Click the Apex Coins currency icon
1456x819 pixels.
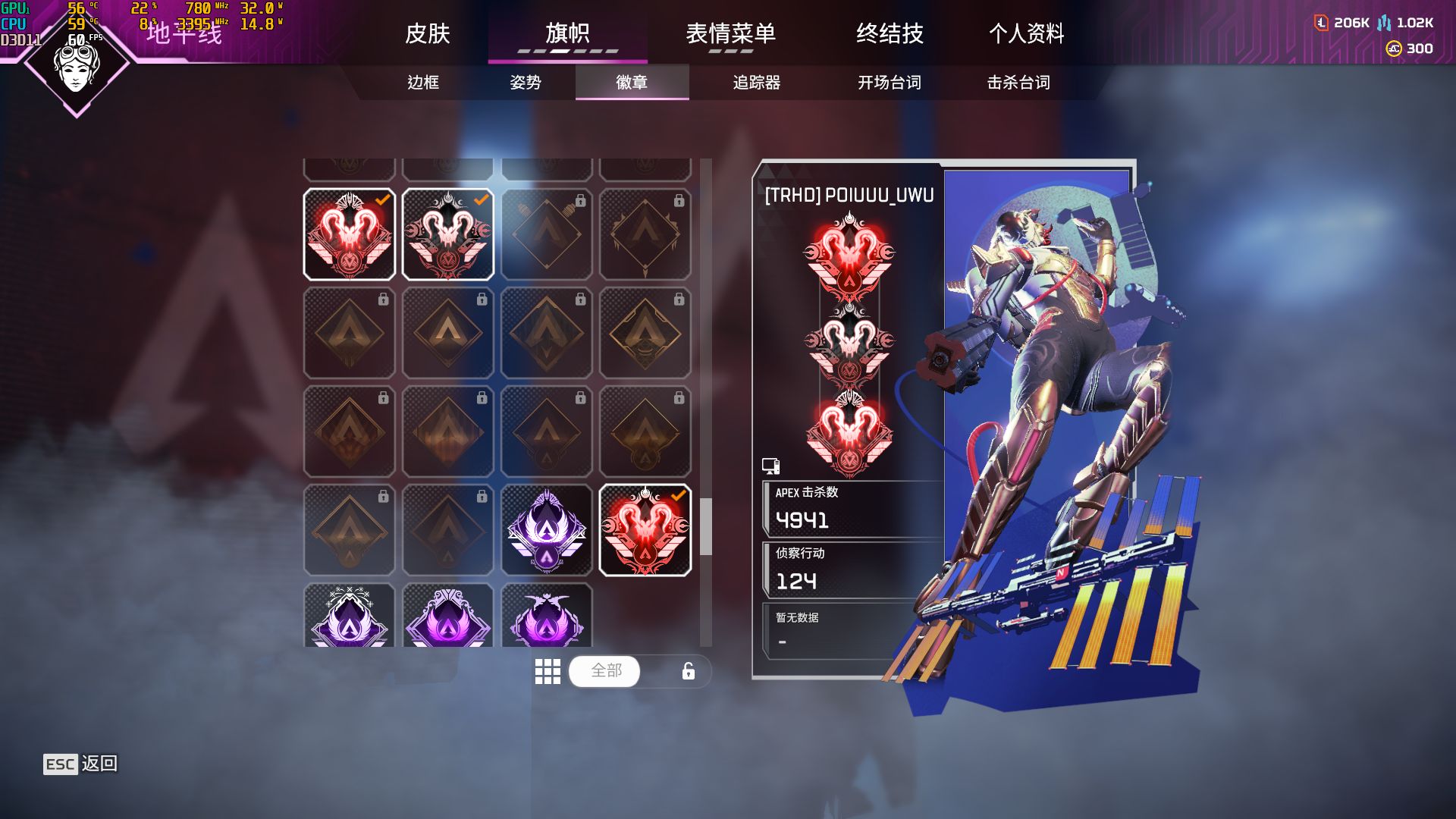click(x=1321, y=24)
